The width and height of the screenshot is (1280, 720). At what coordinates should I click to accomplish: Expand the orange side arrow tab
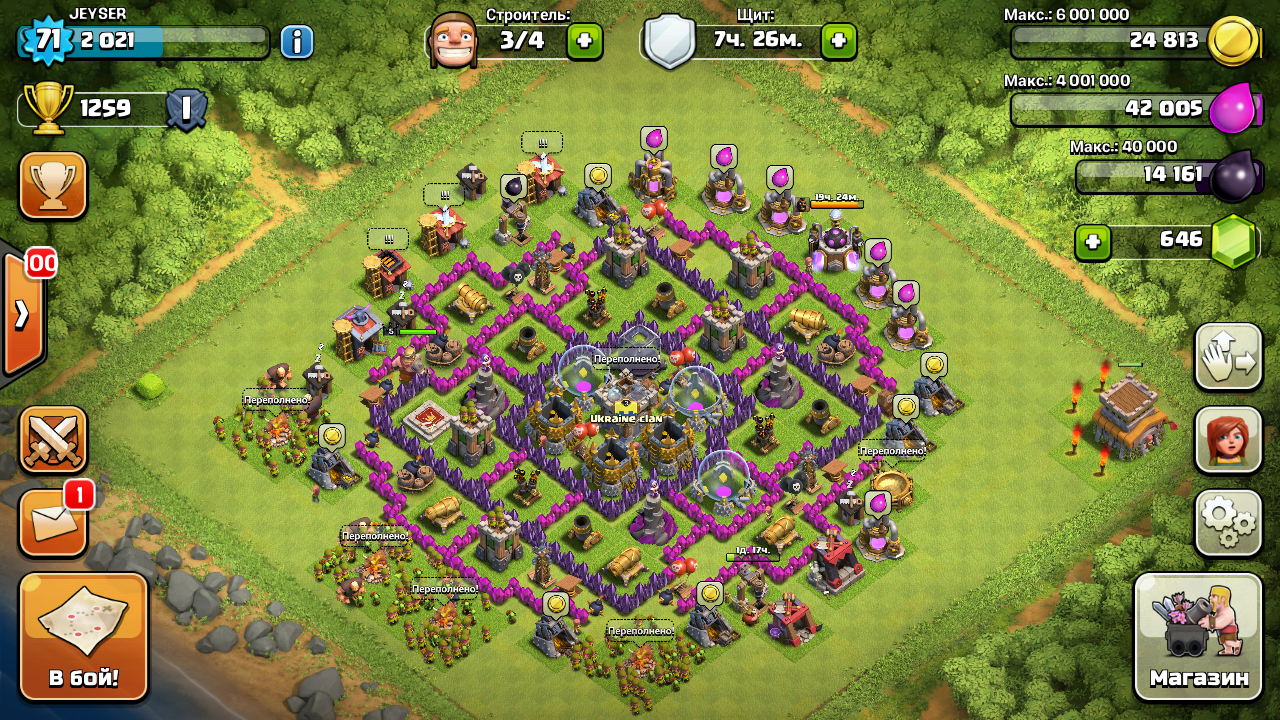(x=23, y=314)
